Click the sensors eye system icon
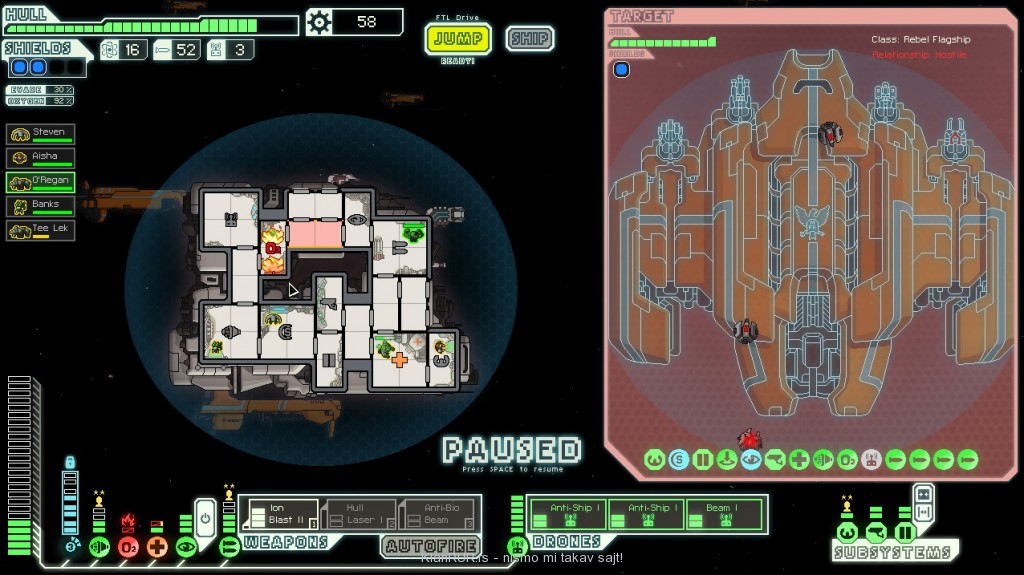The width and height of the screenshot is (1024, 575). coord(186,547)
